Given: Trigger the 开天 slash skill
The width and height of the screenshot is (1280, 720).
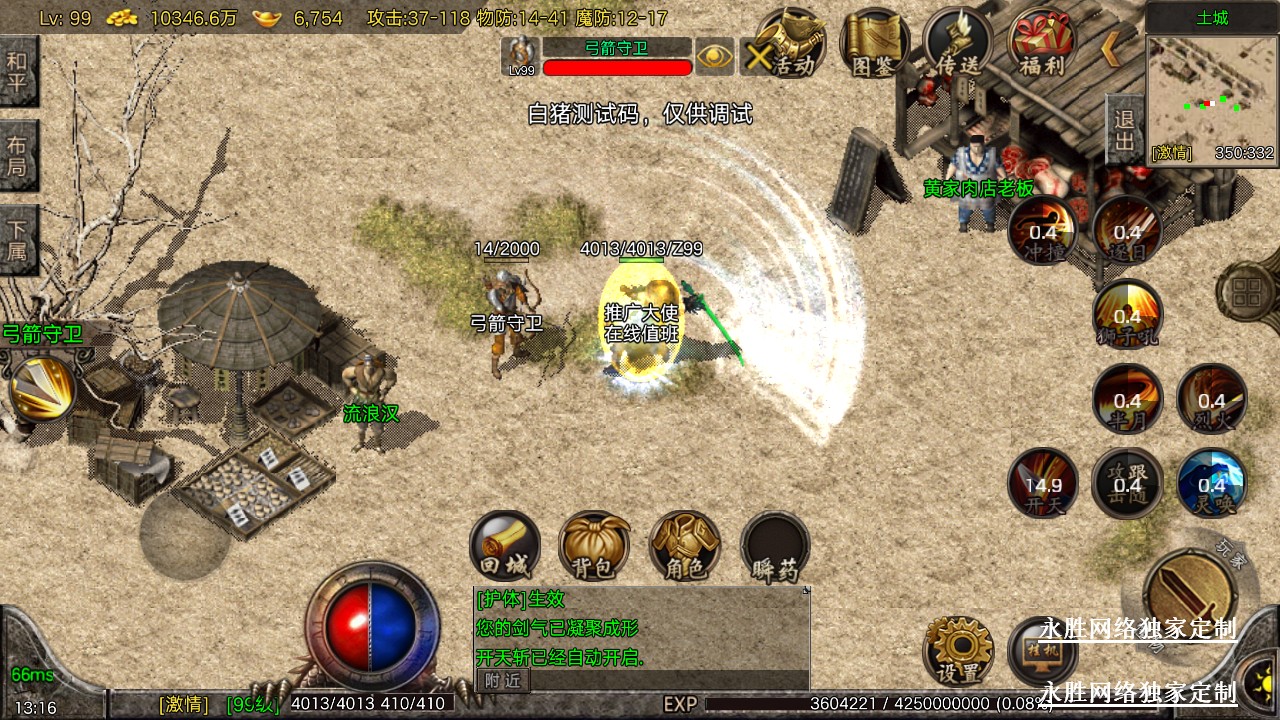Looking at the screenshot, I should coord(1042,483).
